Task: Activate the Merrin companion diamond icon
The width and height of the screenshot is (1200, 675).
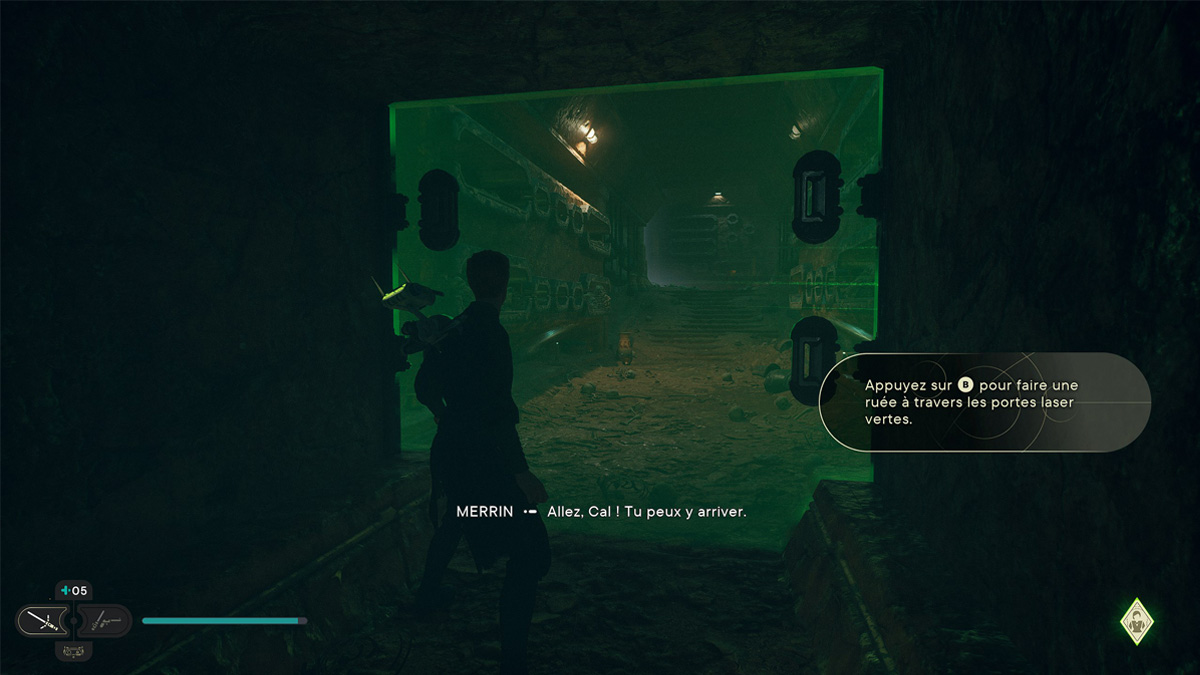Action: pos(1136,621)
